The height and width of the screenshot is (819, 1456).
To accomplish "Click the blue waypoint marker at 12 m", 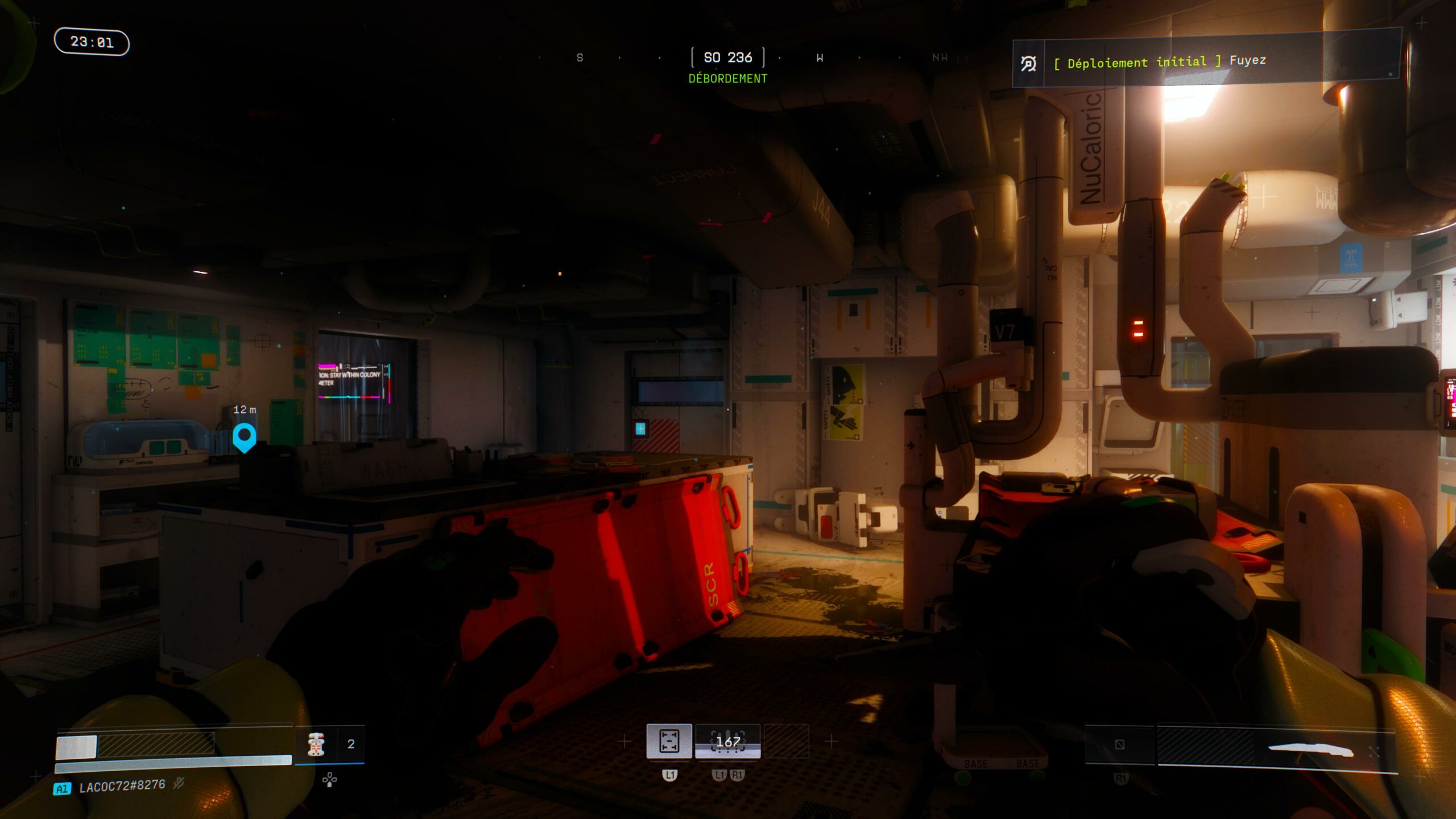I will pyautogui.click(x=245, y=437).
